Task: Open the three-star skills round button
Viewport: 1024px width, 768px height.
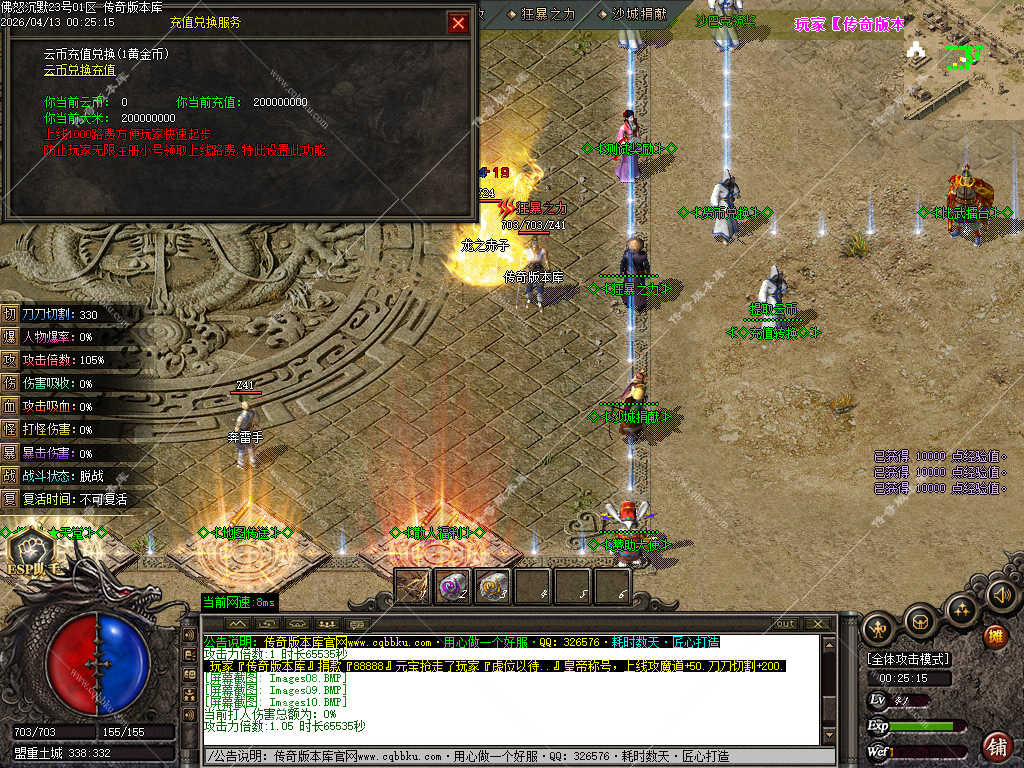Action: 961,609
